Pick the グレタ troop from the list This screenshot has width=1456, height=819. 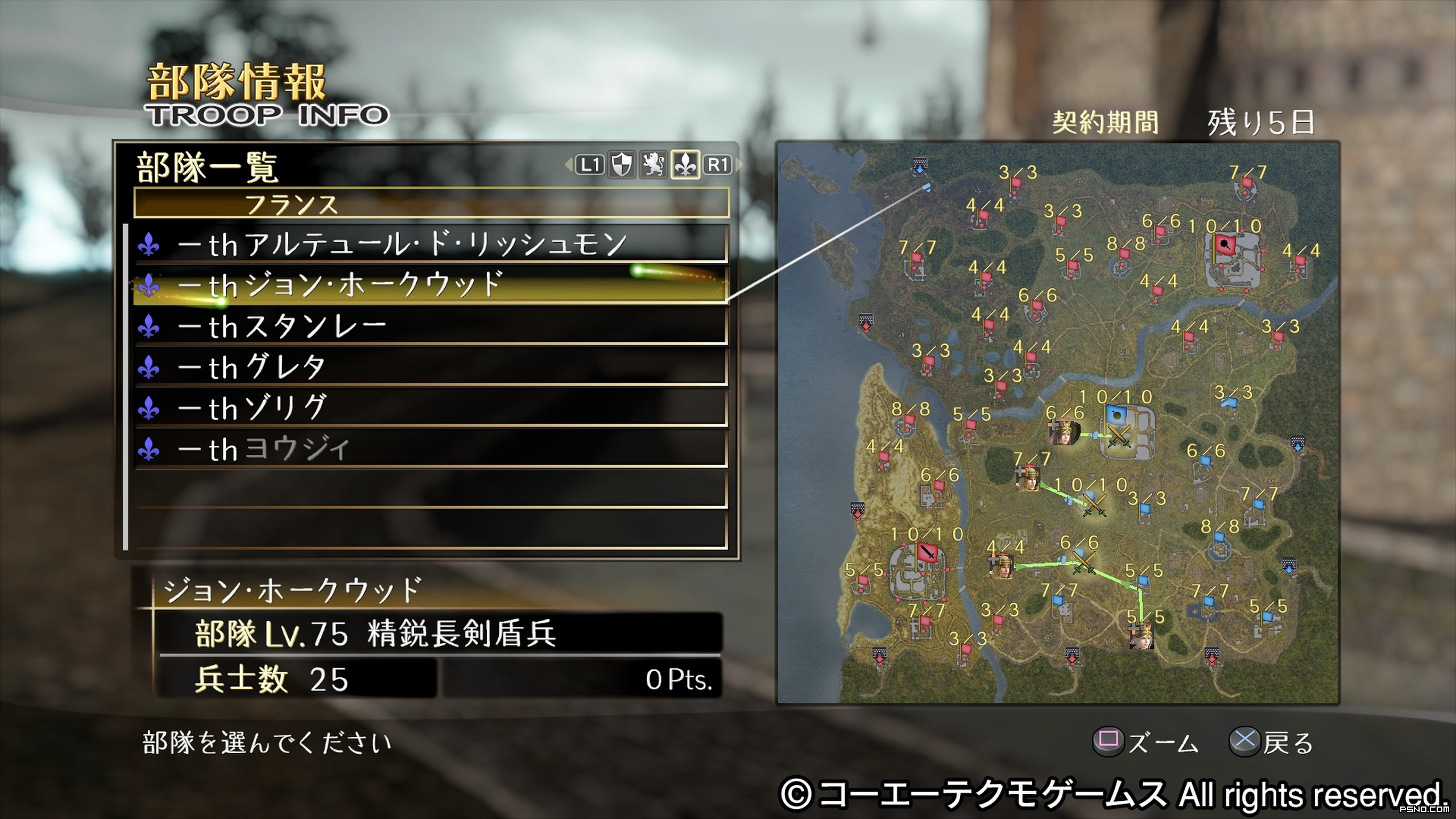click(430, 367)
